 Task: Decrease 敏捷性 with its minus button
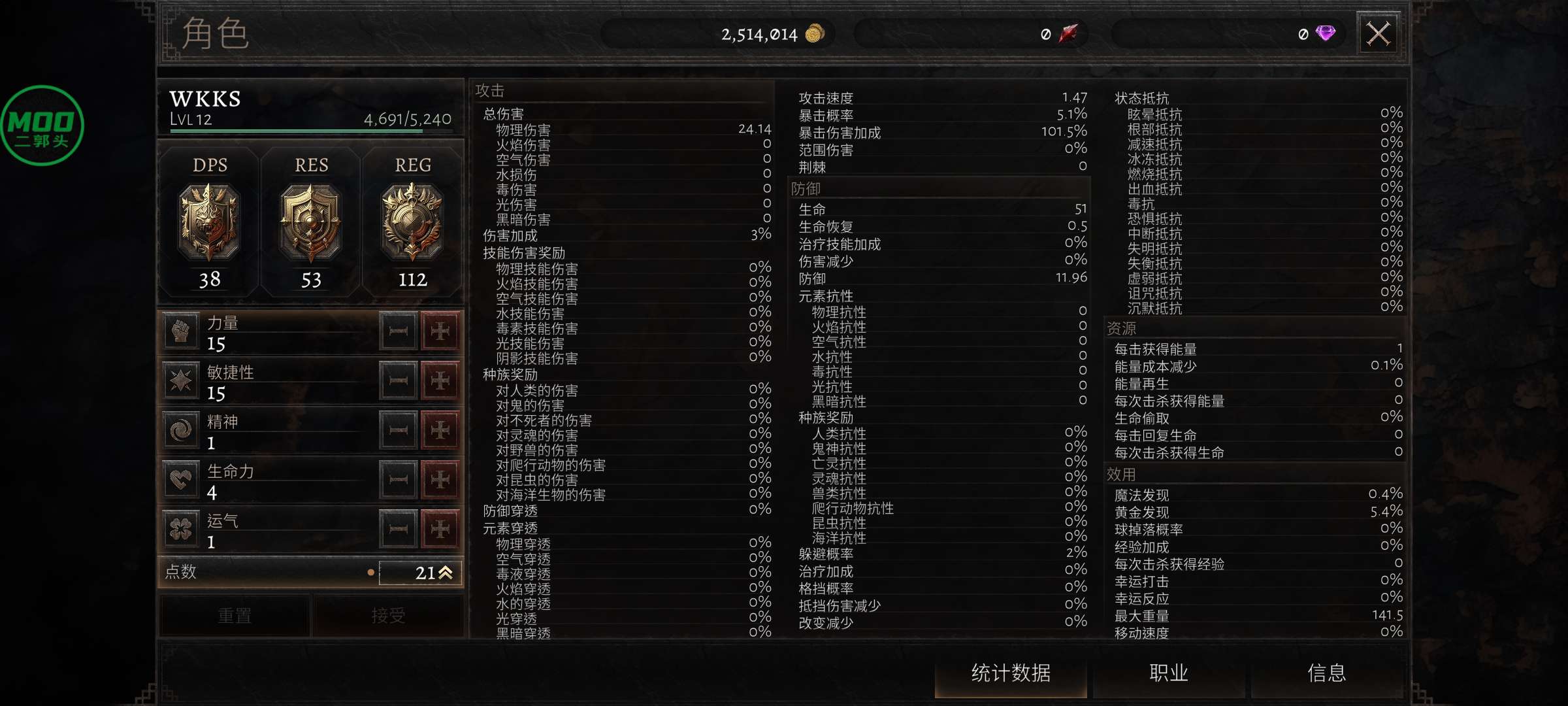click(397, 380)
